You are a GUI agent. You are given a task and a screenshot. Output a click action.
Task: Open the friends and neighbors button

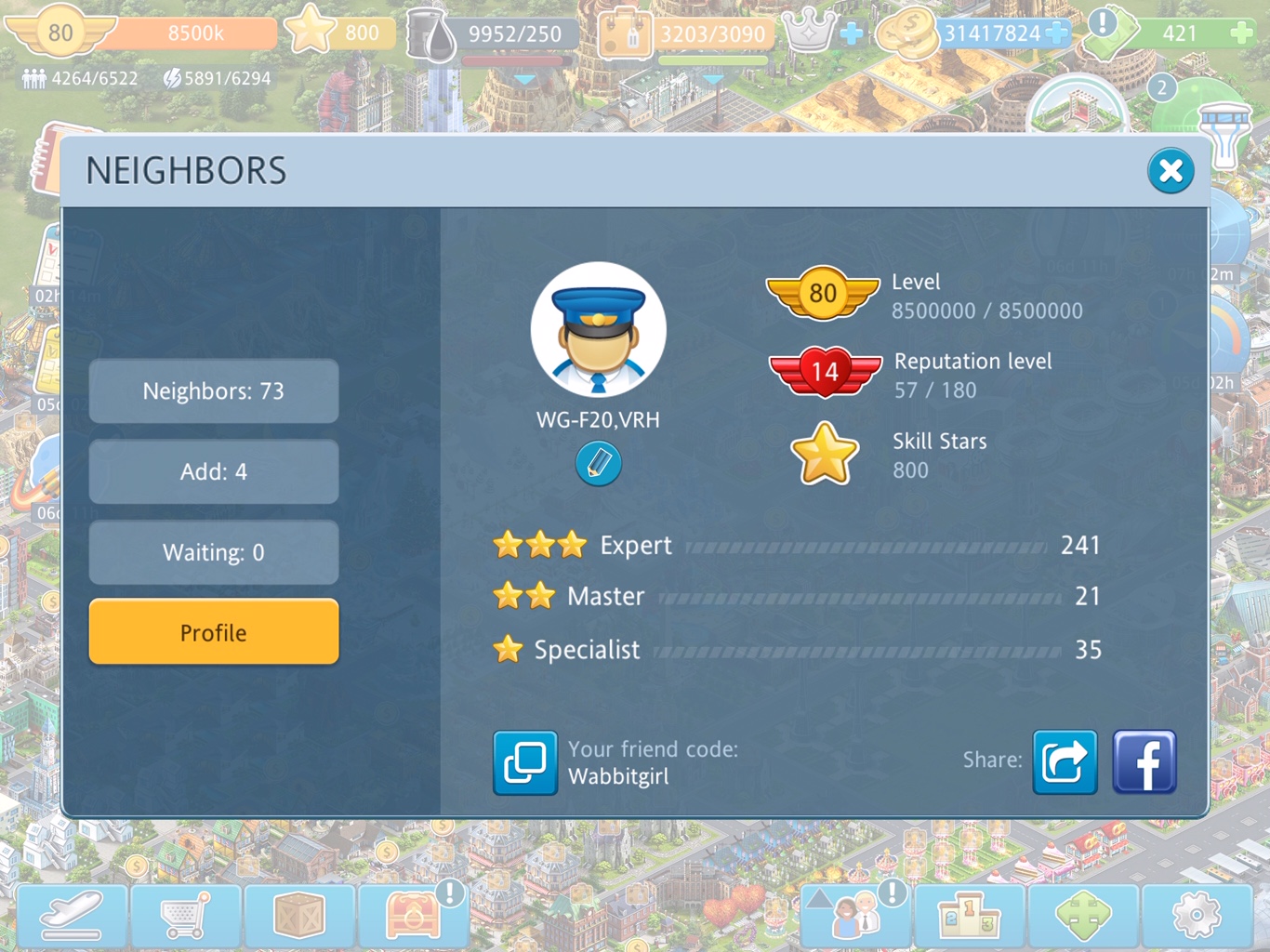point(855,917)
